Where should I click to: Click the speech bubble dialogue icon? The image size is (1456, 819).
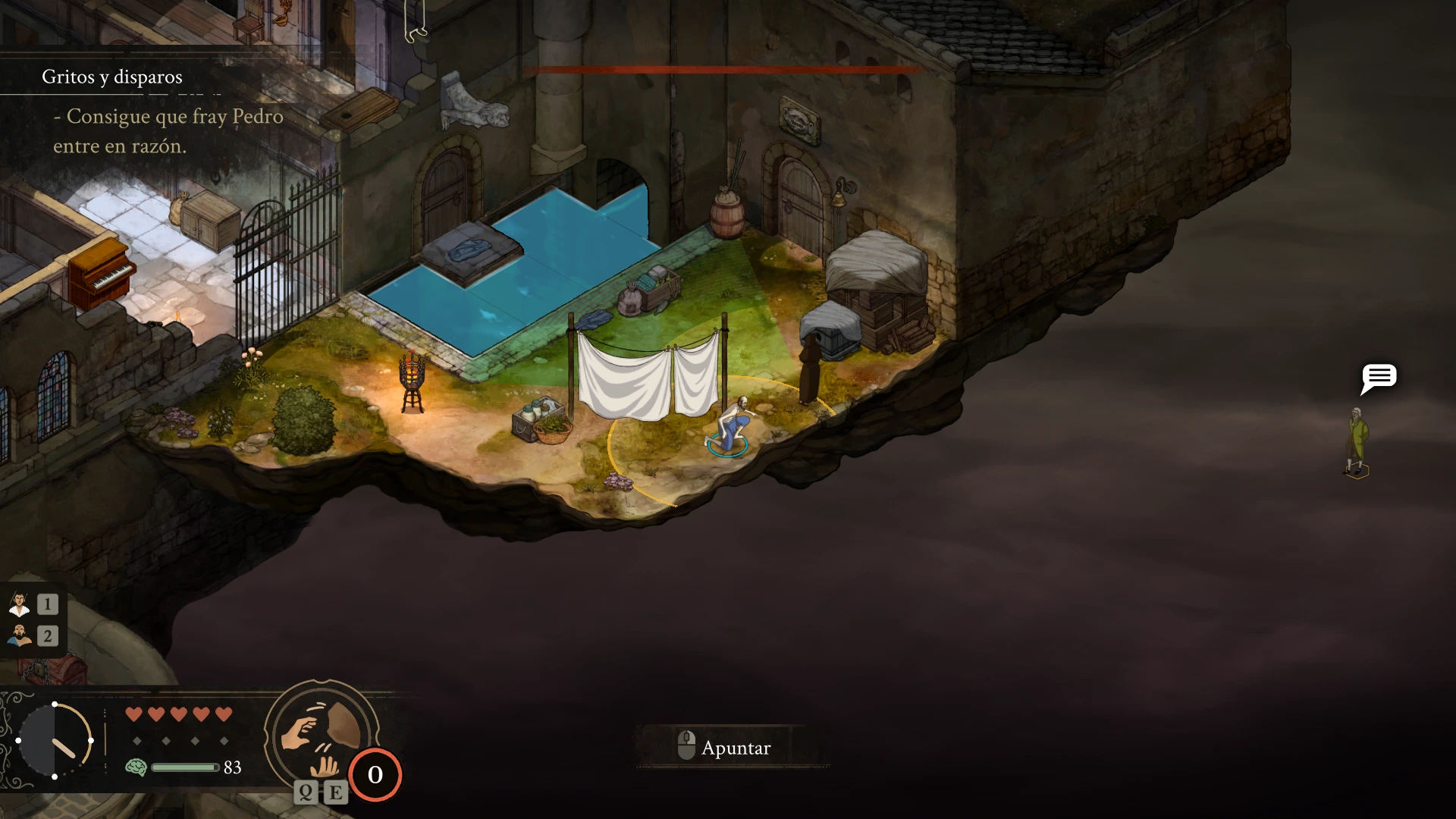click(x=1378, y=378)
